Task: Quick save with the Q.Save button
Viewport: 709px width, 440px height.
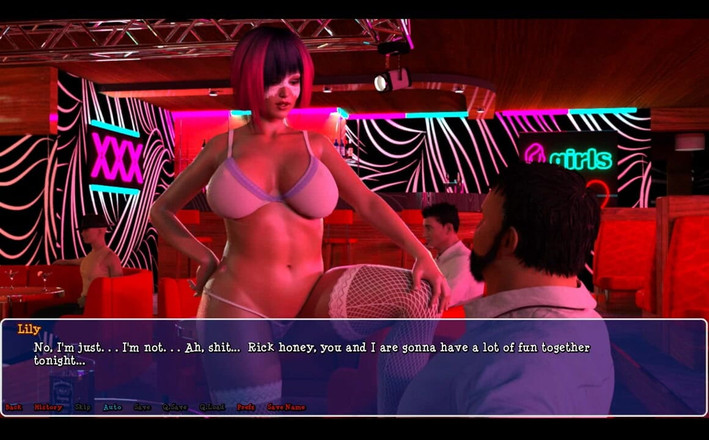Action: (x=175, y=407)
